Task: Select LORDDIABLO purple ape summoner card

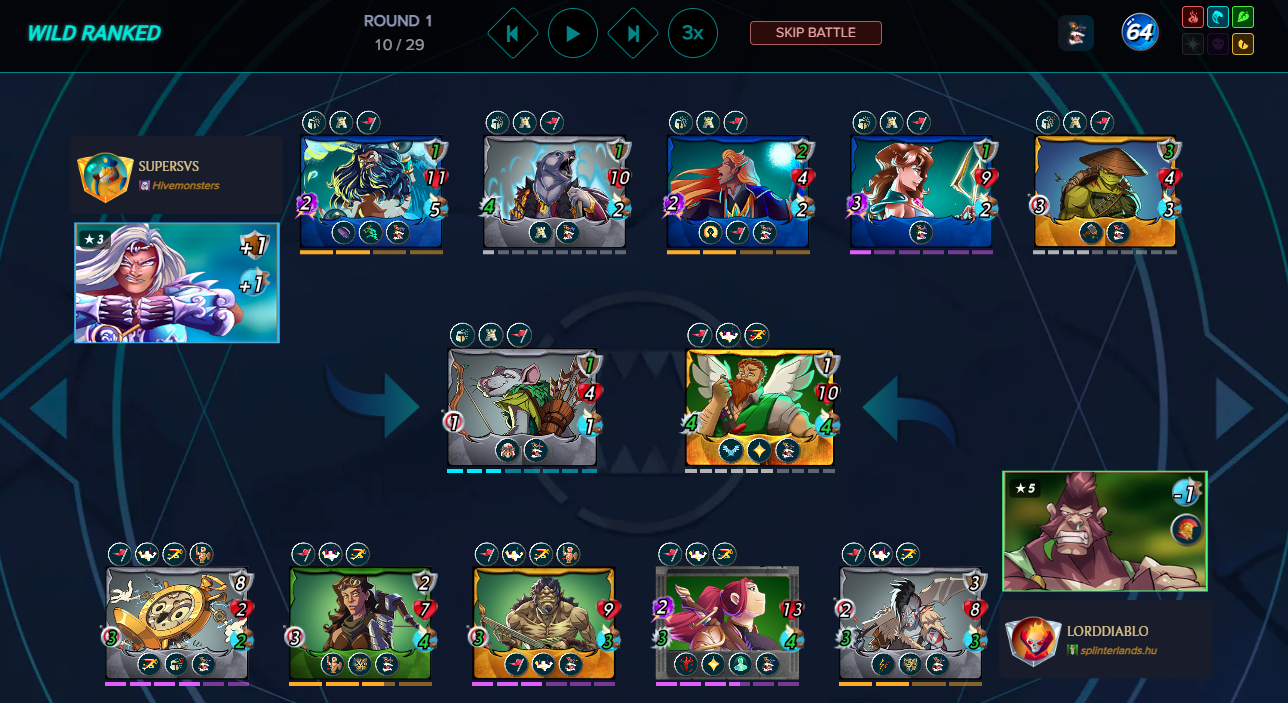Action: 1104,531
